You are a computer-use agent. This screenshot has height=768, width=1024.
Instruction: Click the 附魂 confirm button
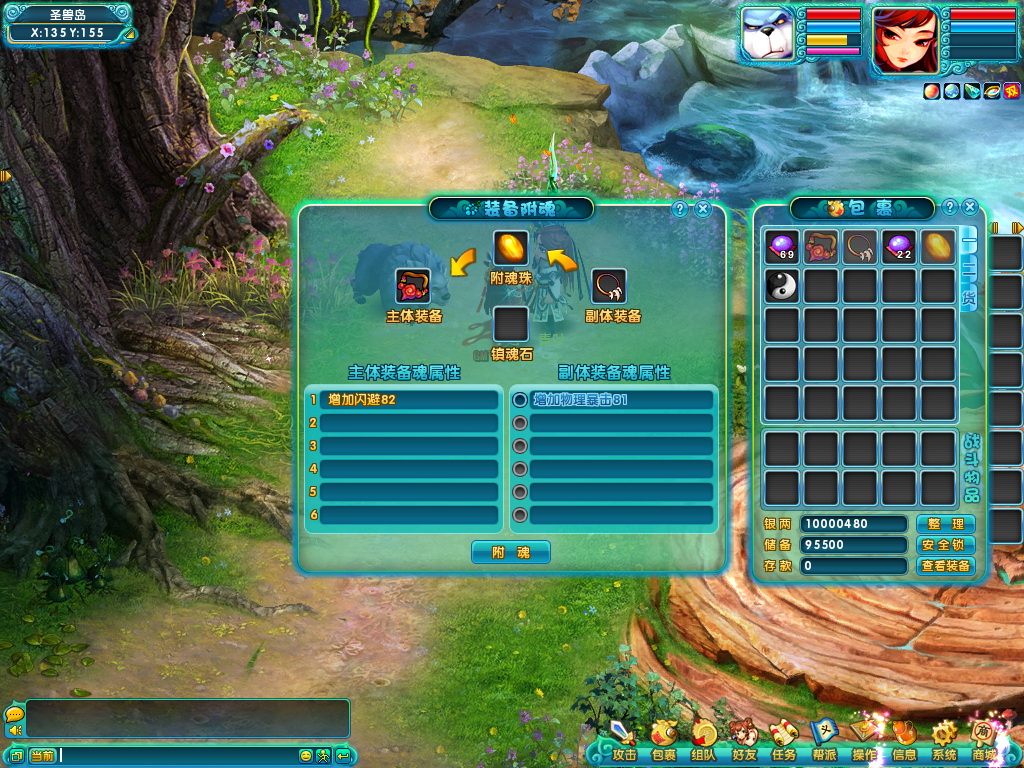(x=510, y=552)
